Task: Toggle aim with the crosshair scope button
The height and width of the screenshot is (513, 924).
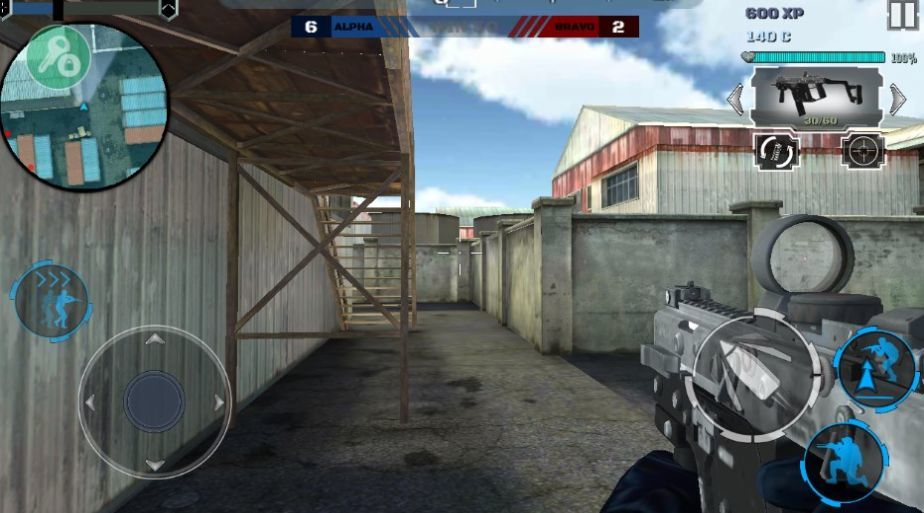Action: coord(862,151)
